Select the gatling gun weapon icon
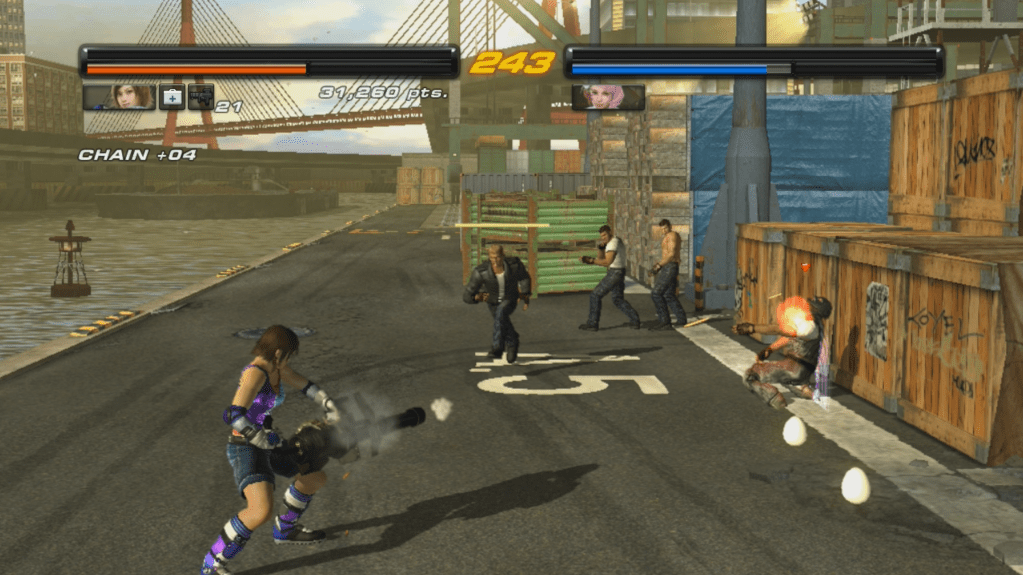1023x575 pixels. point(201,97)
